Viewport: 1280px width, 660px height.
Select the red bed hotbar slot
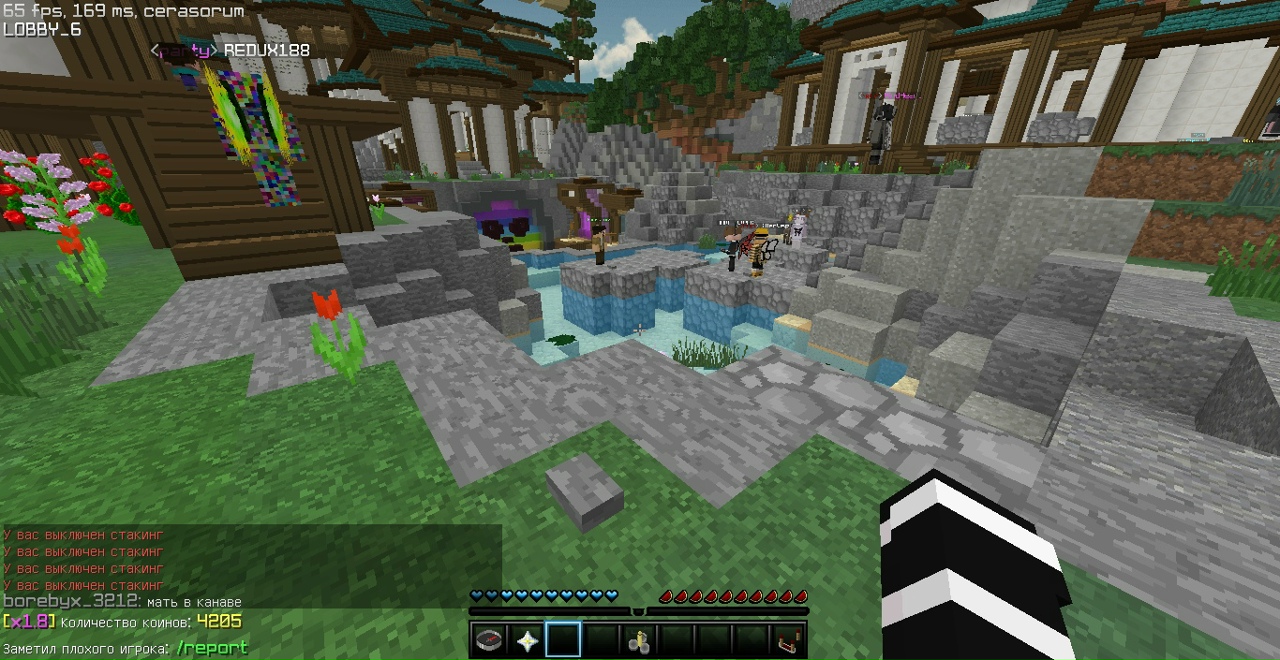pyautogui.click(x=788, y=640)
